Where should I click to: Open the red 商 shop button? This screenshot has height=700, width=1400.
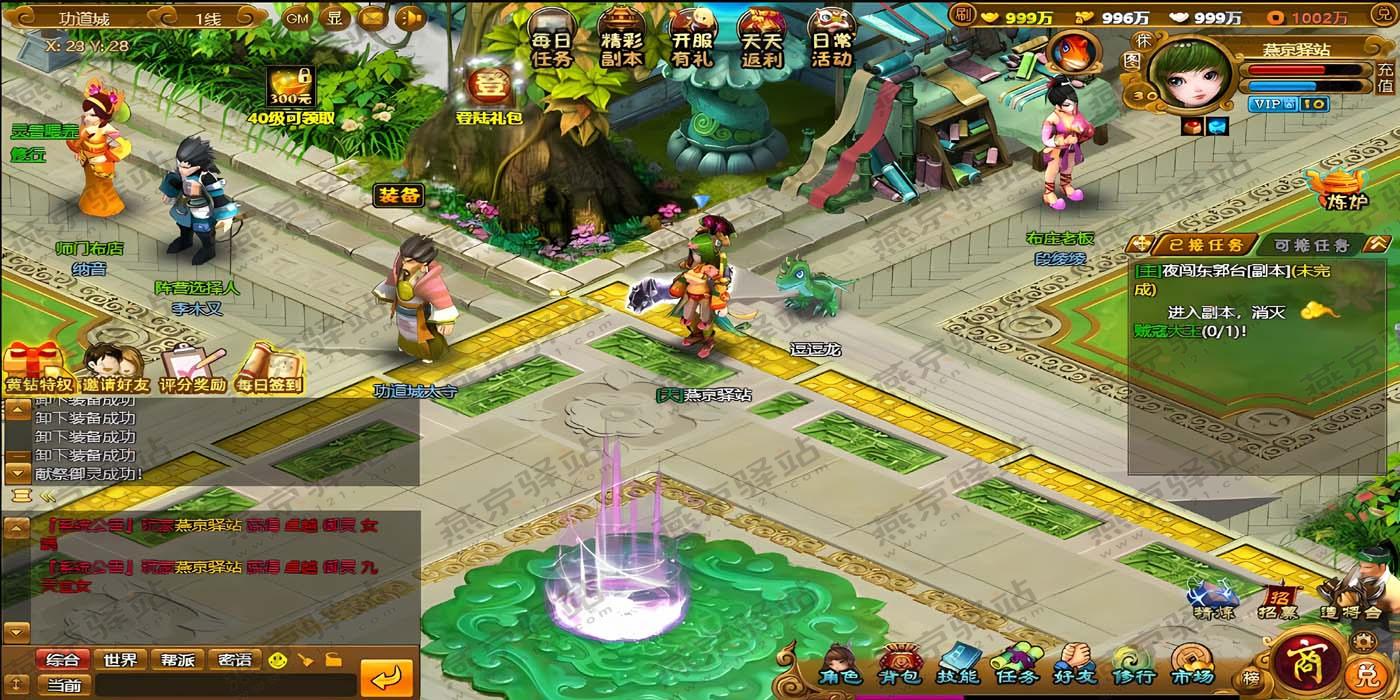[x=1304, y=660]
